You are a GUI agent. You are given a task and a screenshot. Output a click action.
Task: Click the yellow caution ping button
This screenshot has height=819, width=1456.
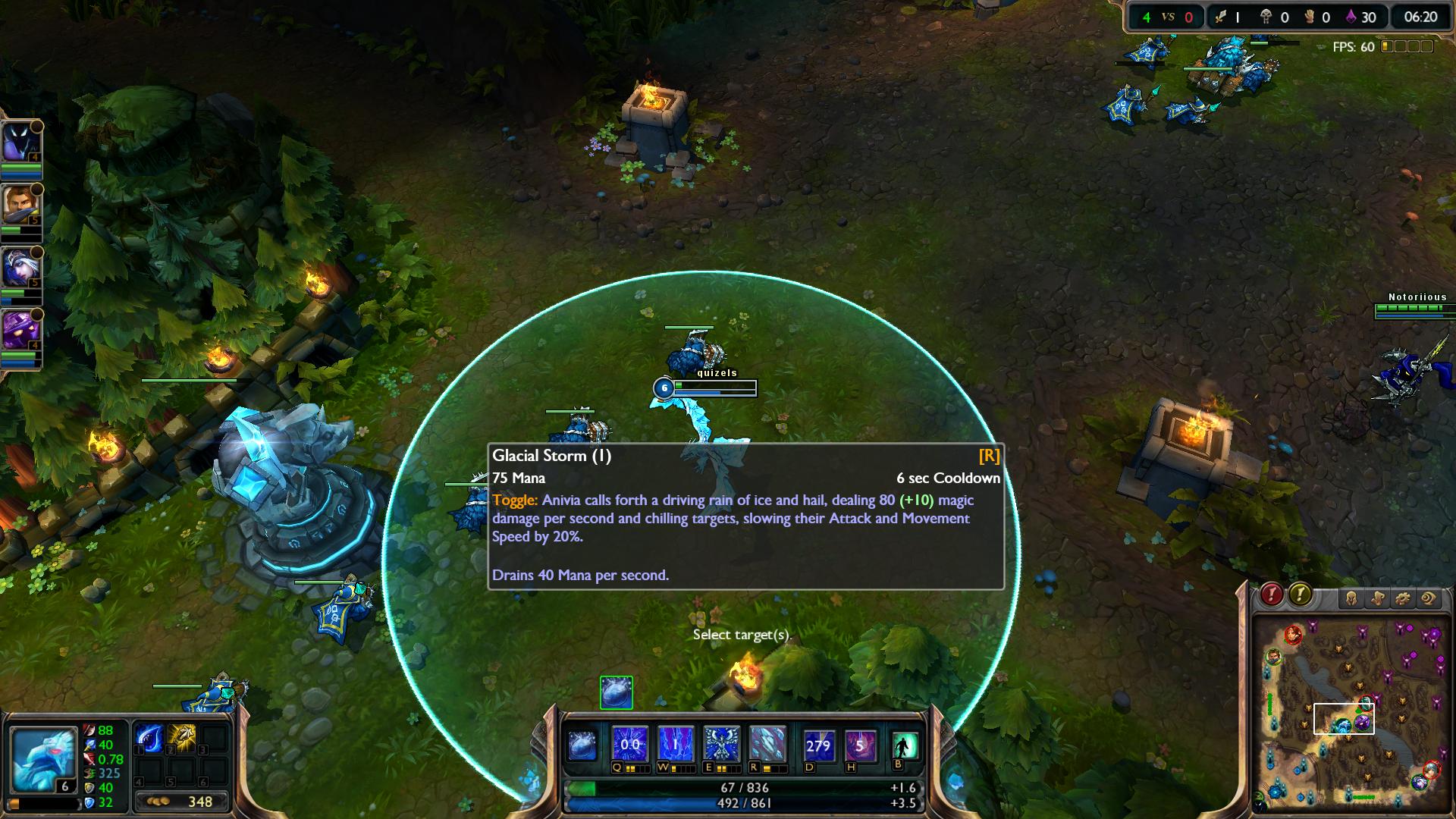pos(1300,595)
